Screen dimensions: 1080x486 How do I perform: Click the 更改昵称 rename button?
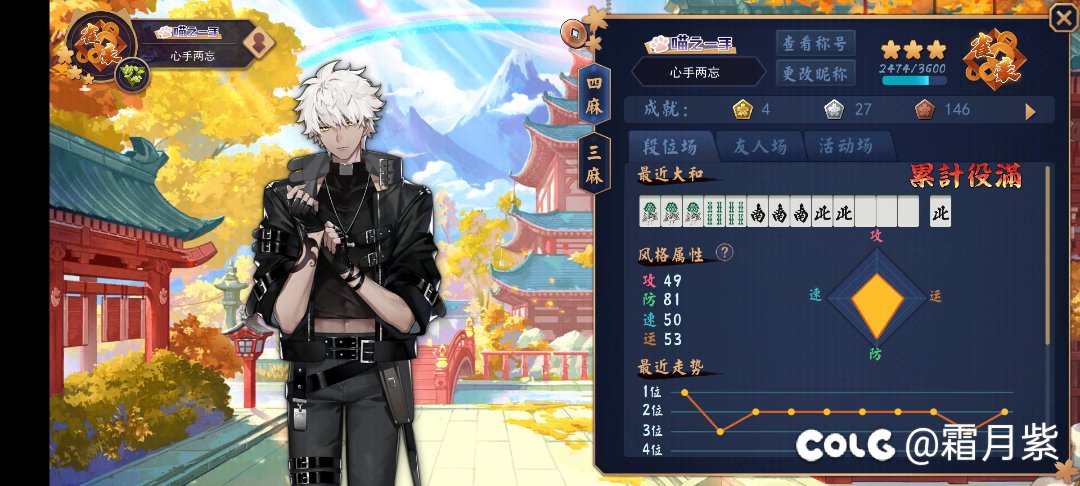(814, 73)
